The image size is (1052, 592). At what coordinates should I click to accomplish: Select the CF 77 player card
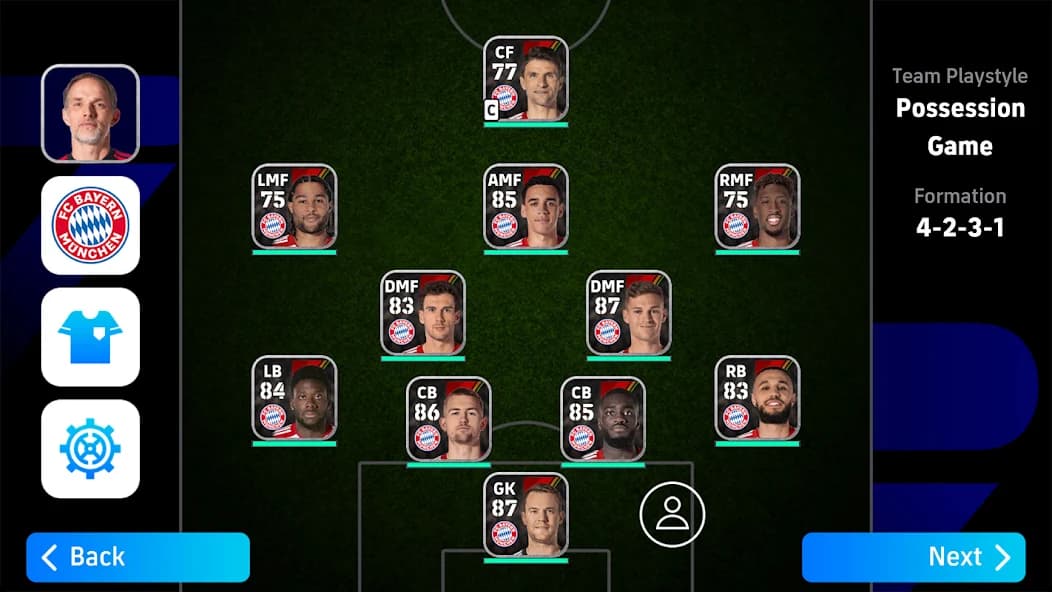coord(526,79)
